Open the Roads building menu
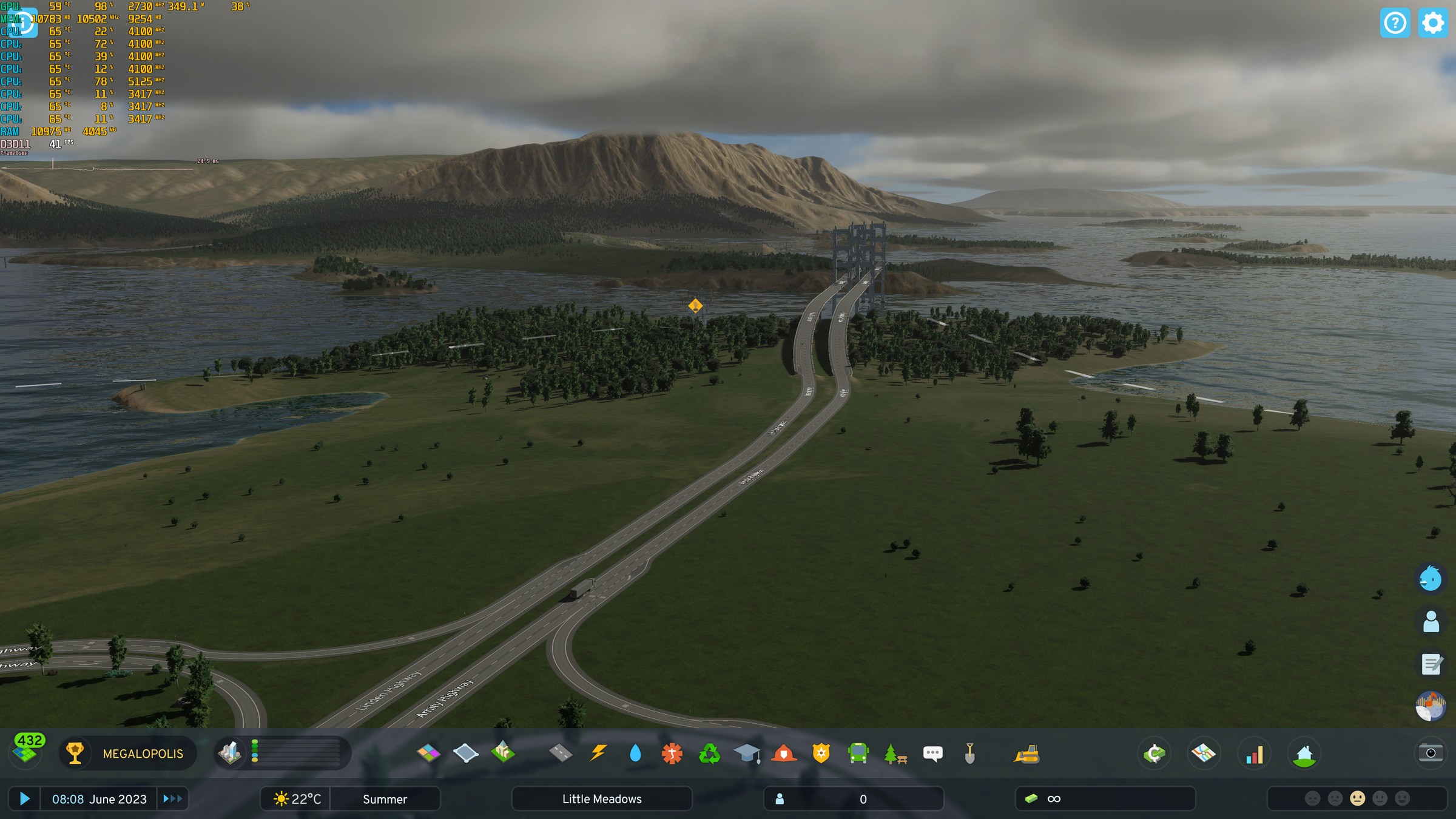 pos(561,753)
